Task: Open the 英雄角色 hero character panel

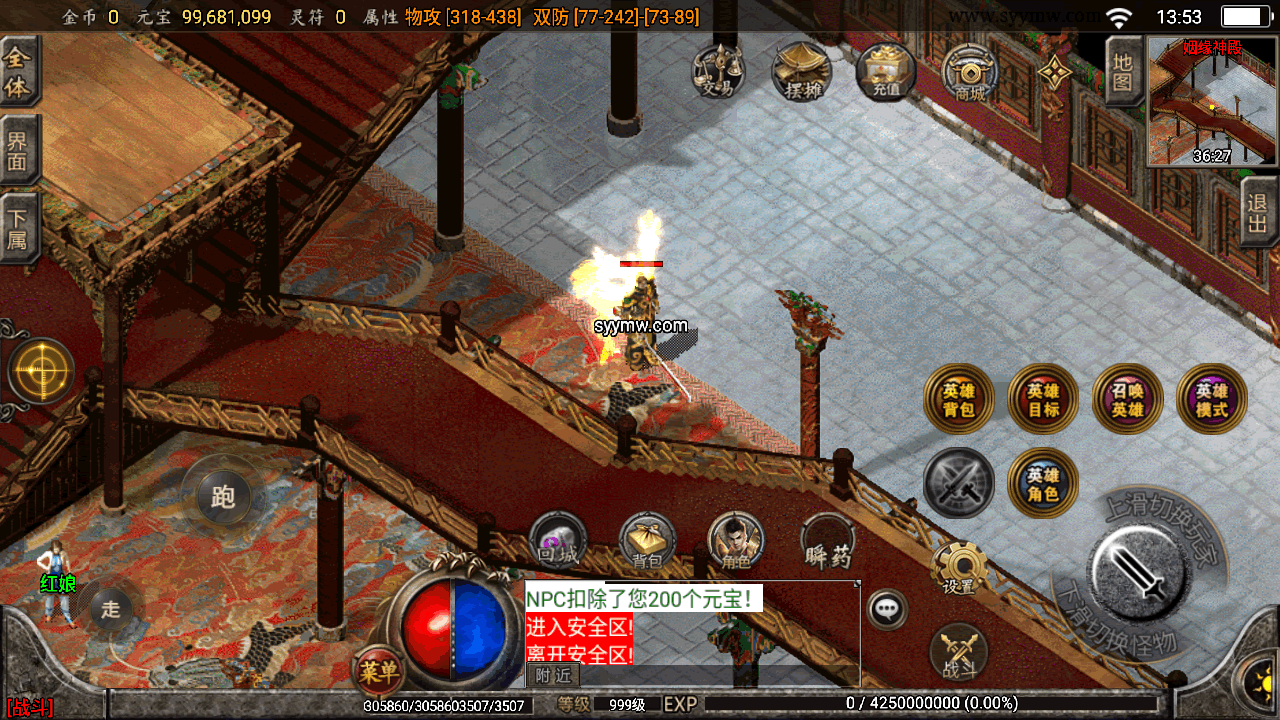Action: (x=1043, y=483)
